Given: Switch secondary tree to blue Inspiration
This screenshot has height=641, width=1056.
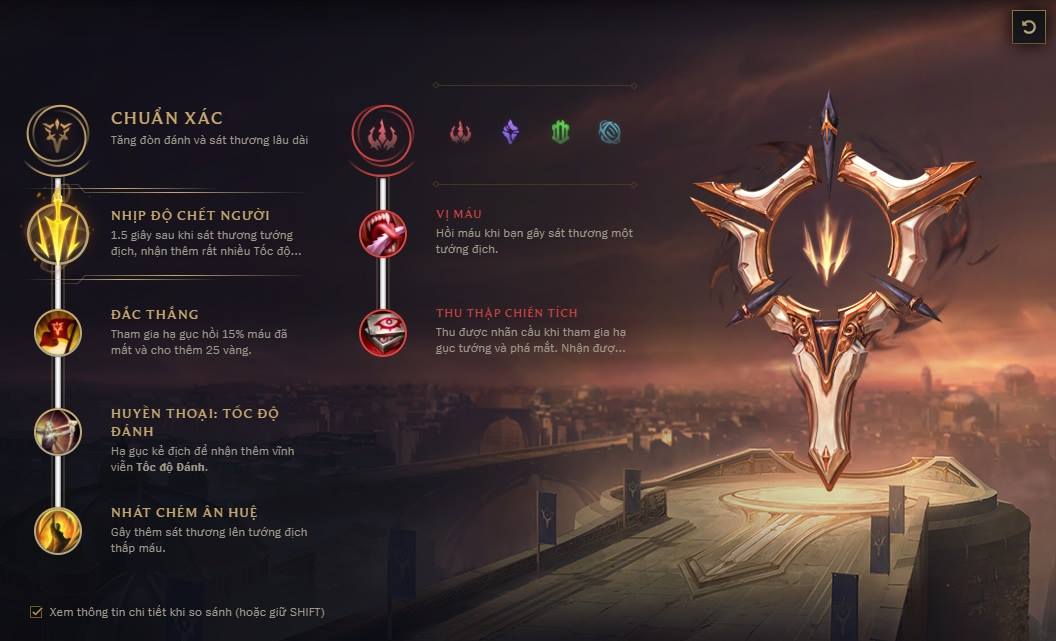Looking at the screenshot, I should point(609,132).
